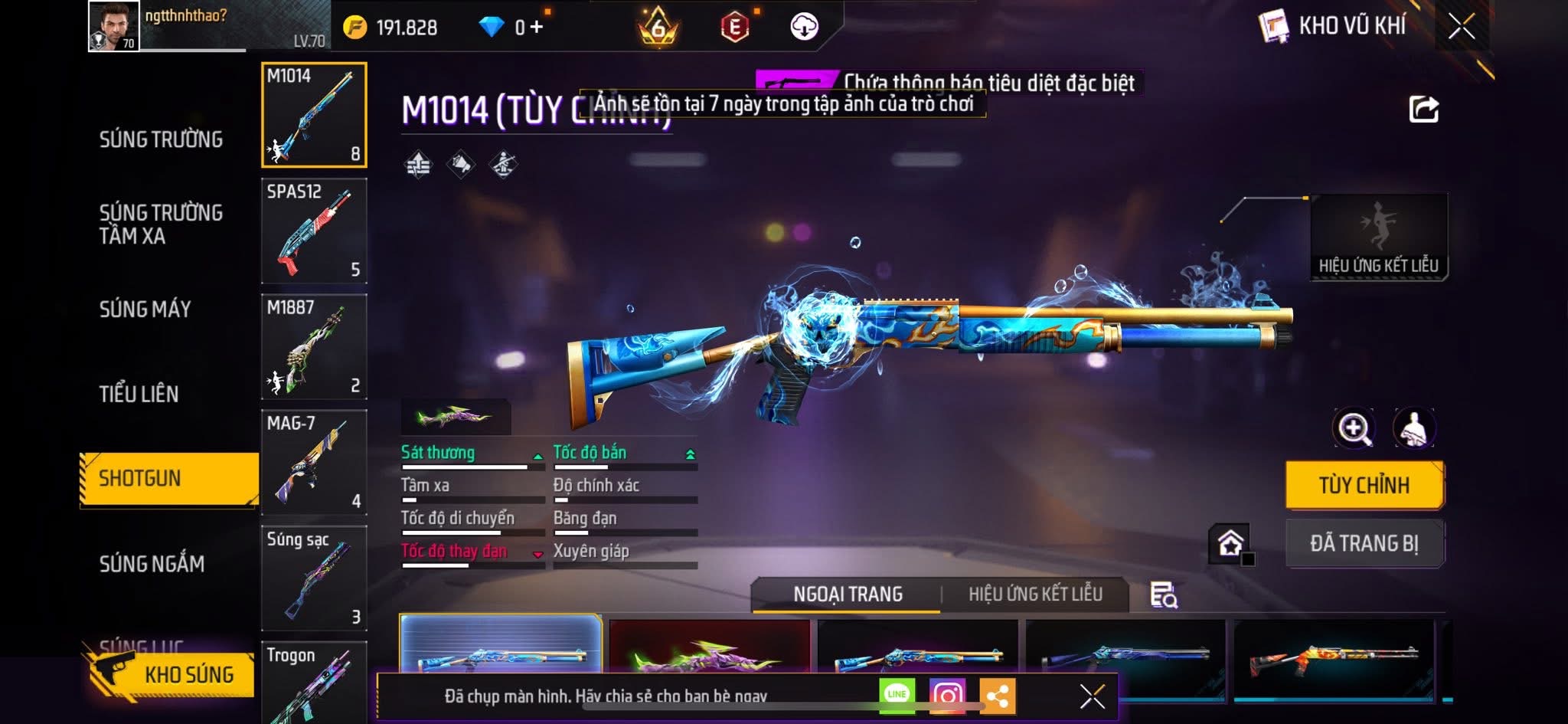Share the weapon with the share icon
Image resolution: width=1568 pixels, height=724 pixels.
click(1423, 110)
